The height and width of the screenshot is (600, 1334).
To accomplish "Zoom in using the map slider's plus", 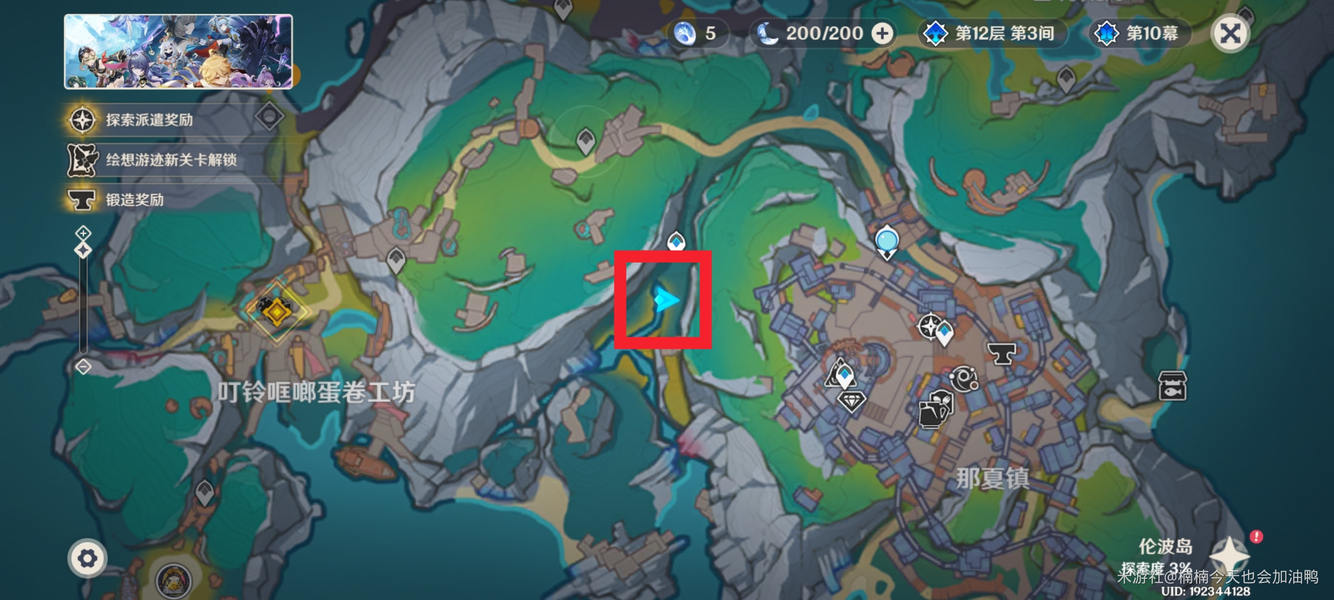I will pyautogui.click(x=83, y=233).
